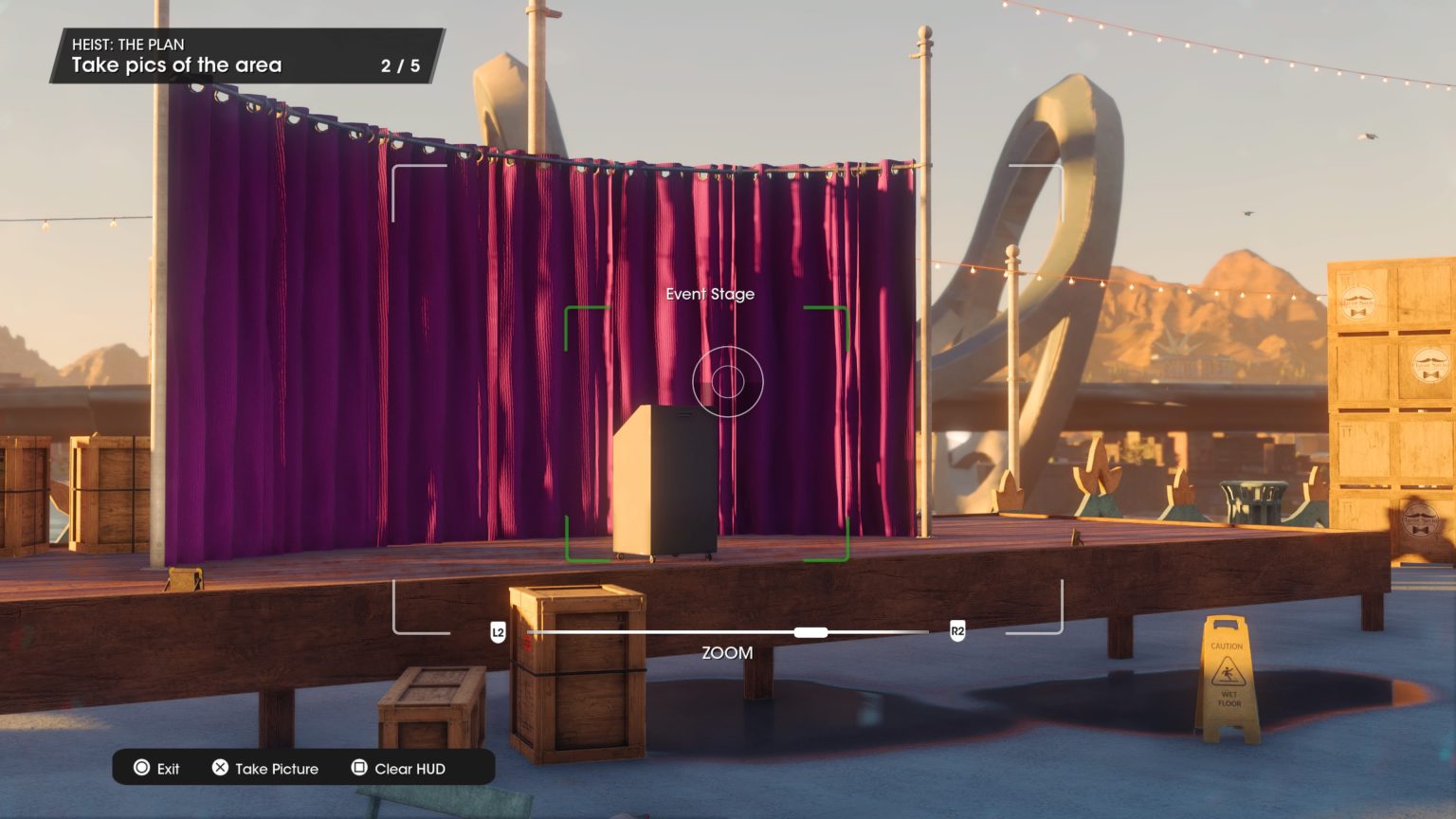Click the ZOOM label under the slider
The width and height of the screenshot is (1456, 819).
(725, 652)
